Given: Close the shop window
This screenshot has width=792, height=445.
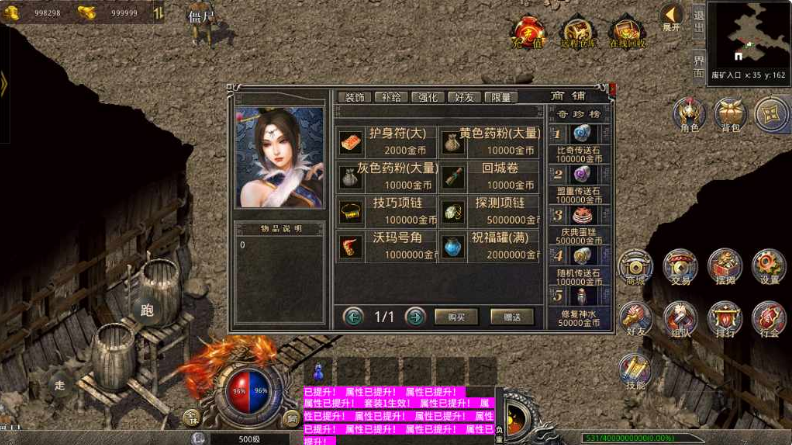Looking at the screenshot, I should click(612, 88).
